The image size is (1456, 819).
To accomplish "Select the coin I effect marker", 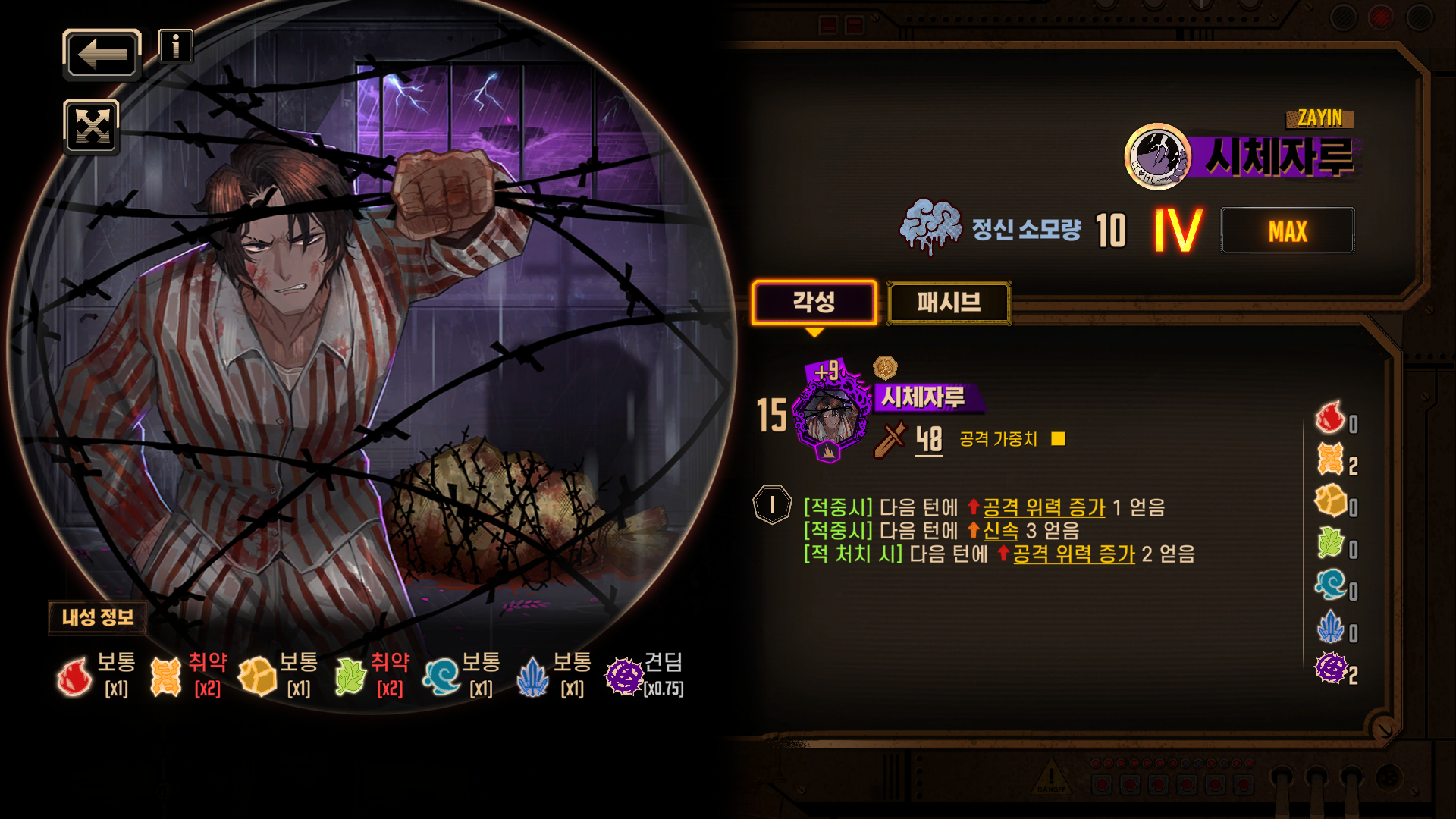I will [x=772, y=505].
